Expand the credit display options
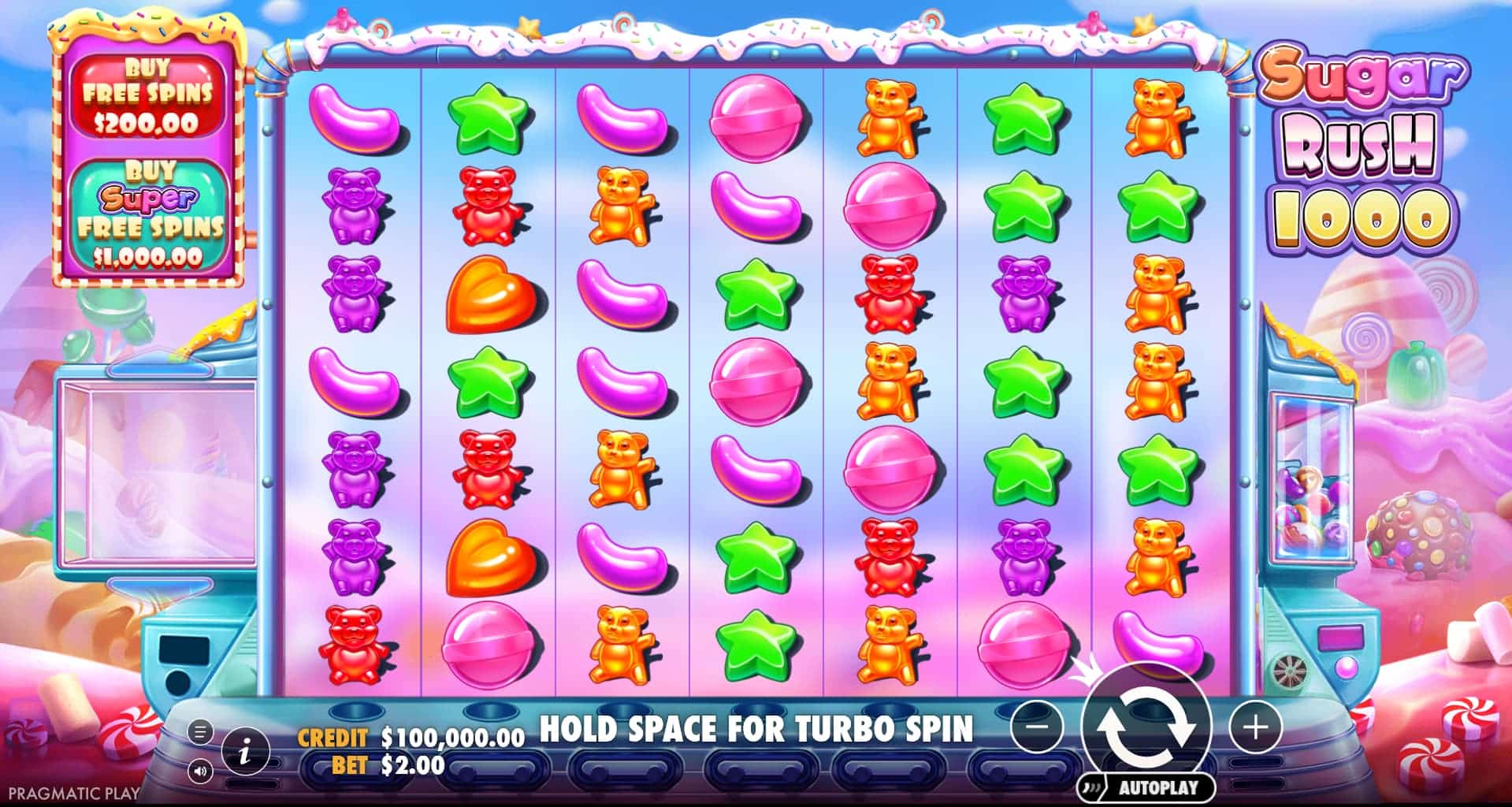Screen dimensions: 1512x807 coord(449,737)
